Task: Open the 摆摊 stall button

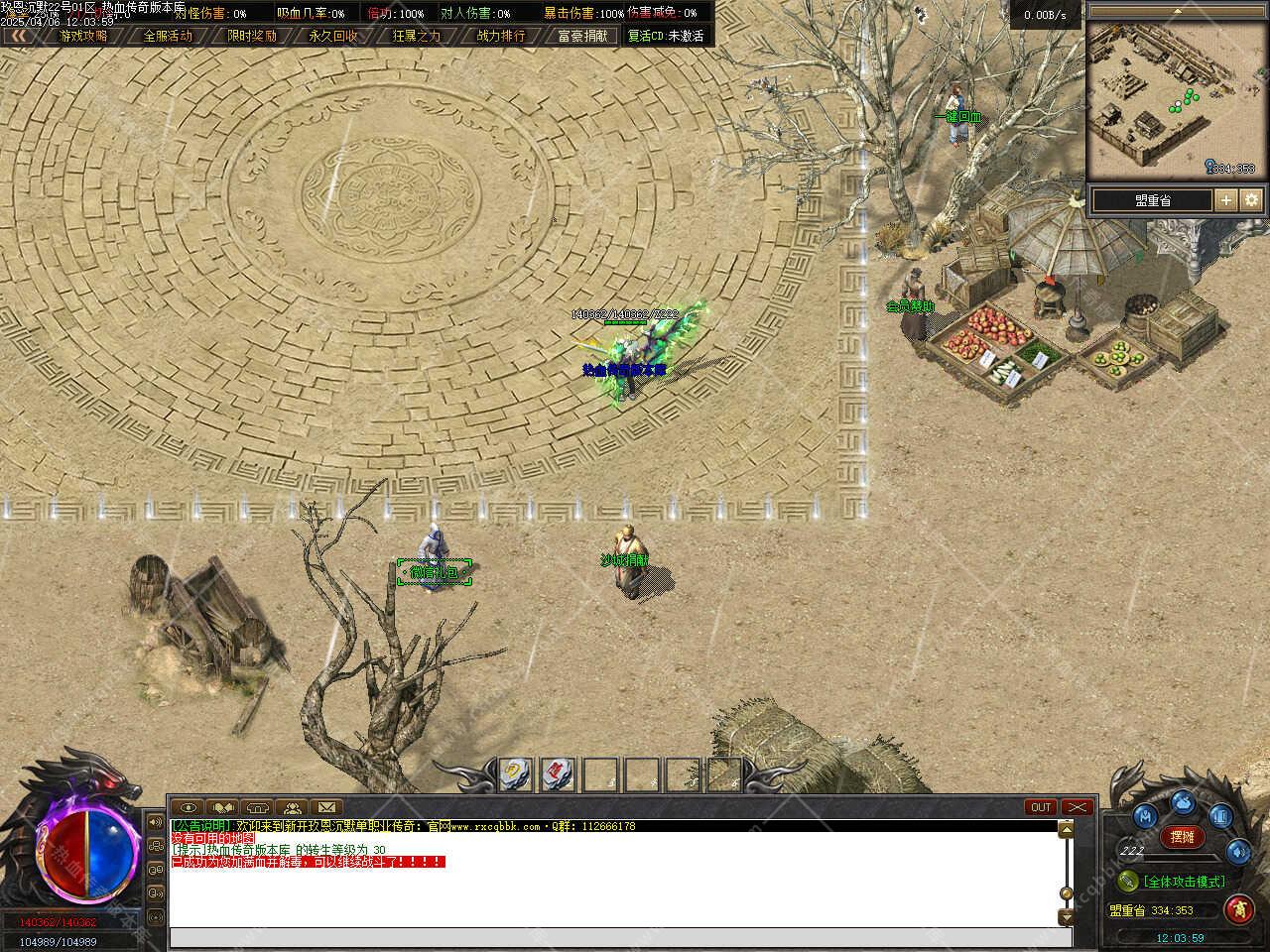Action: tap(1182, 837)
